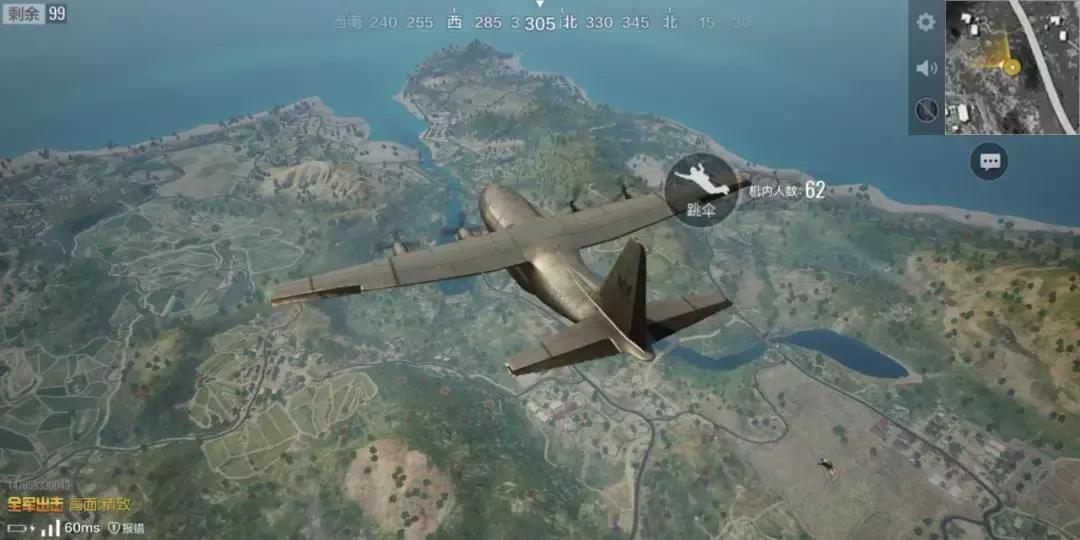The width and height of the screenshot is (1080, 540).
Task: Toggle the speaker voice audio icon
Action: [926, 67]
